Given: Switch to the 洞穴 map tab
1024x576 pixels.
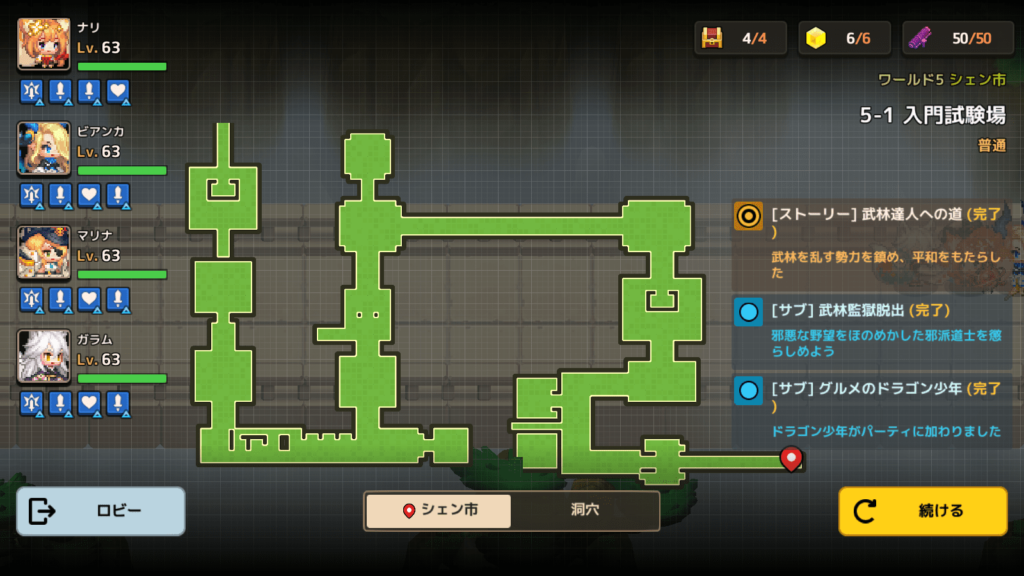Looking at the screenshot, I should [585, 511].
